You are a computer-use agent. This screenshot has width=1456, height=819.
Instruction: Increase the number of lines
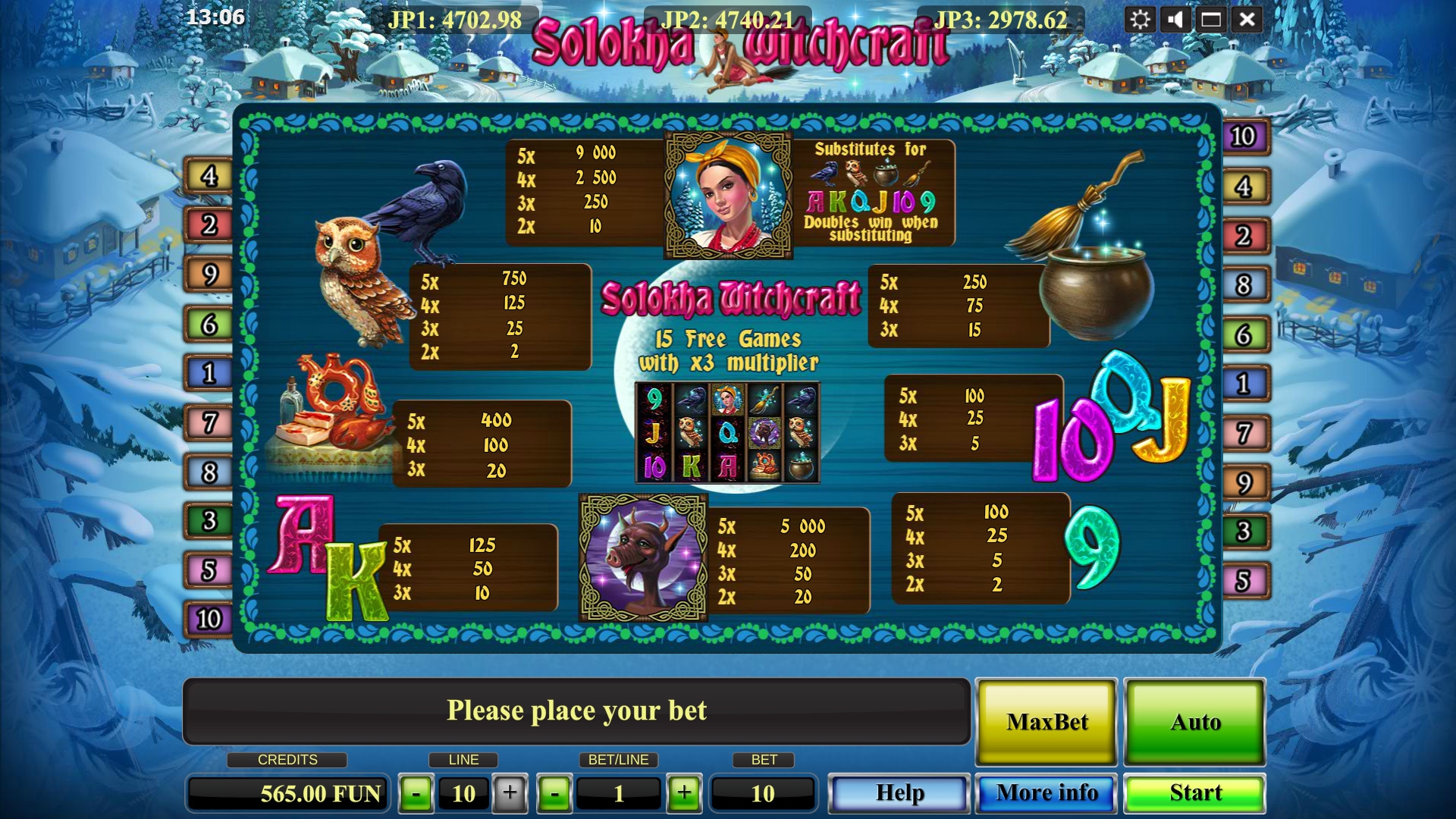click(510, 793)
